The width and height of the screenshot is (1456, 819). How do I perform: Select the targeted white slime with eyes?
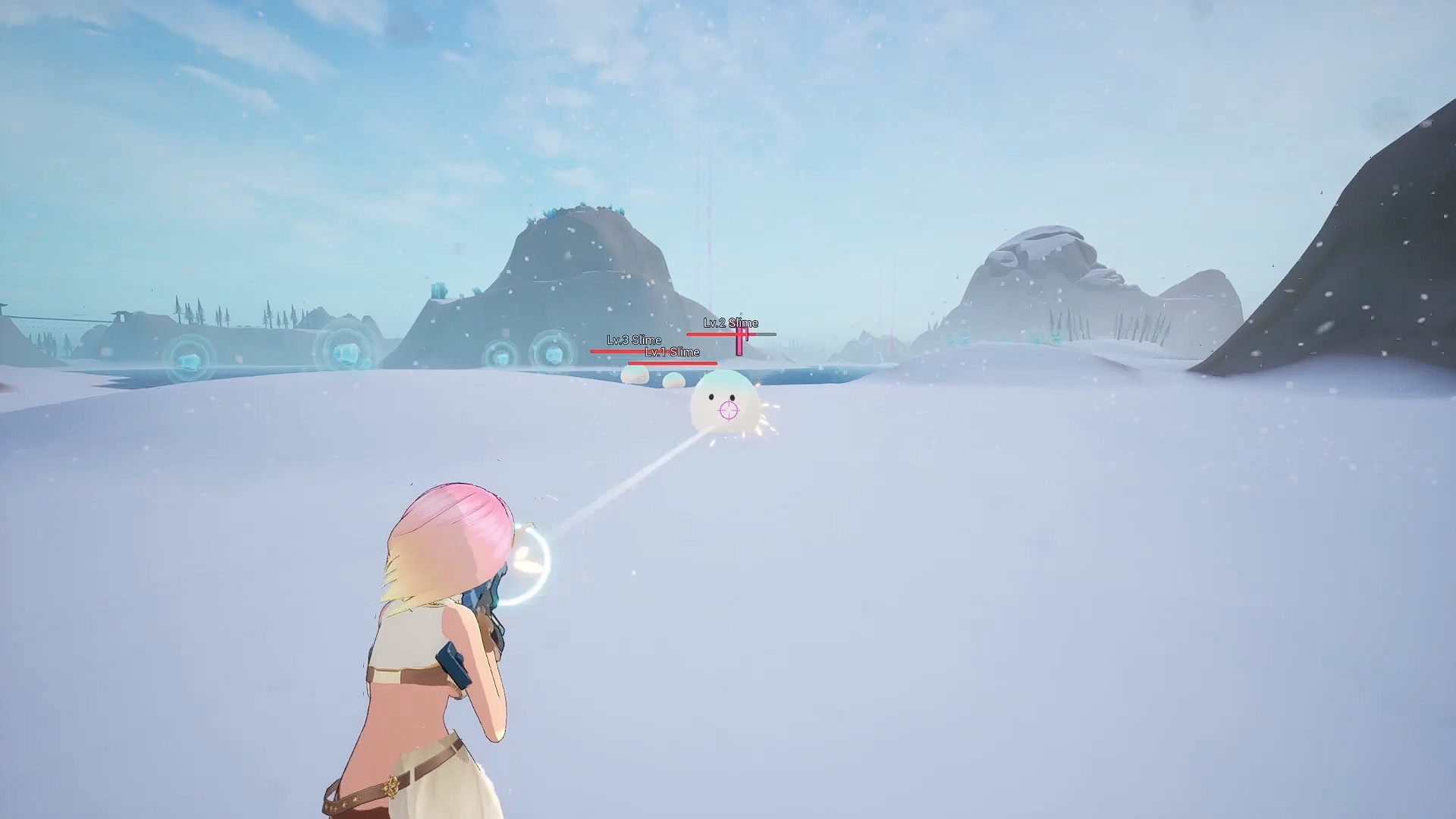724,398
